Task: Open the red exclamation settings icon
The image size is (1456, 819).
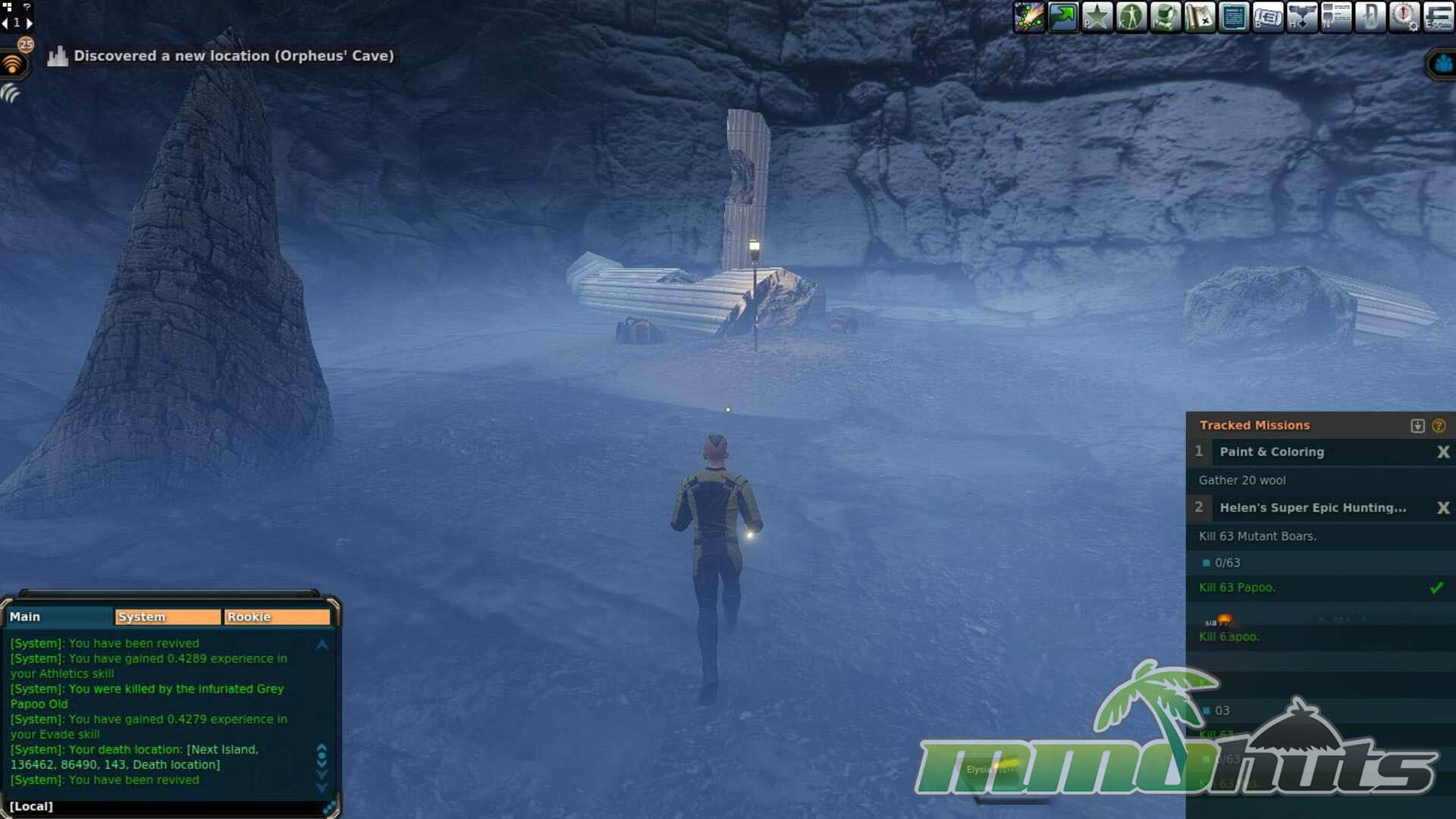Action: pyautogui.click(x=1404, y=17)
